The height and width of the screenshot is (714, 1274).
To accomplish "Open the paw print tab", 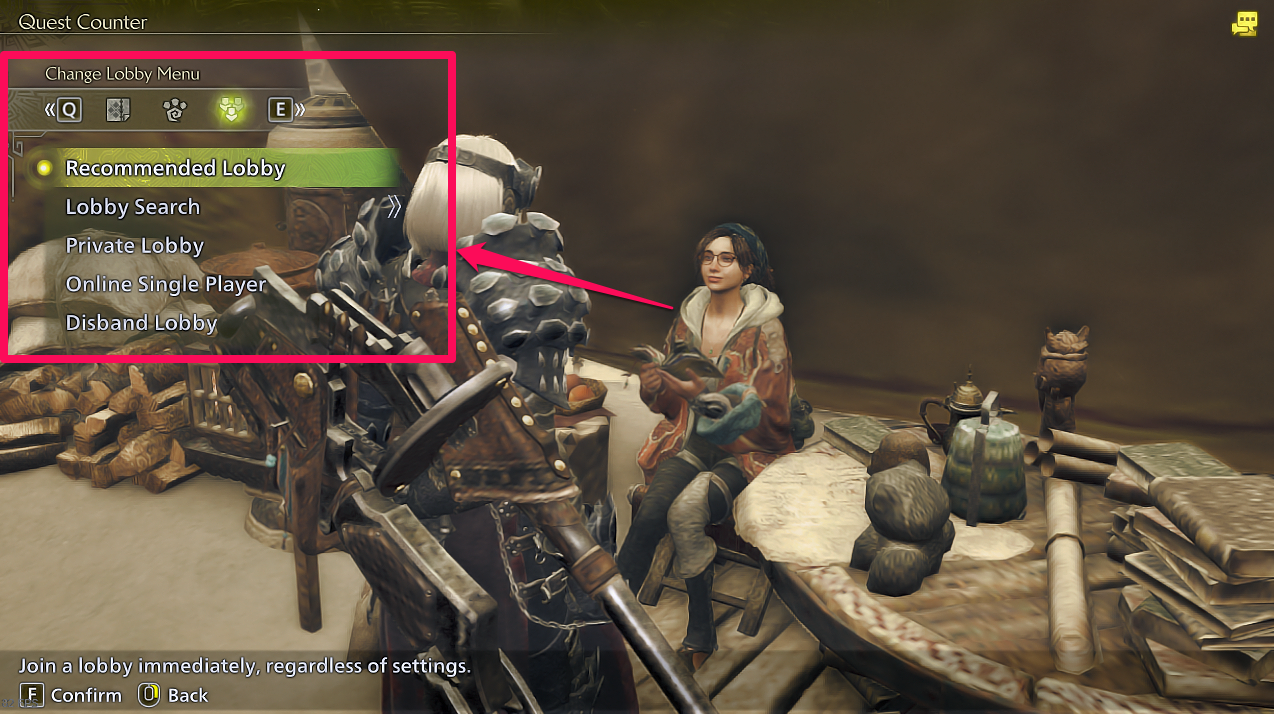I will coord(175,109).
